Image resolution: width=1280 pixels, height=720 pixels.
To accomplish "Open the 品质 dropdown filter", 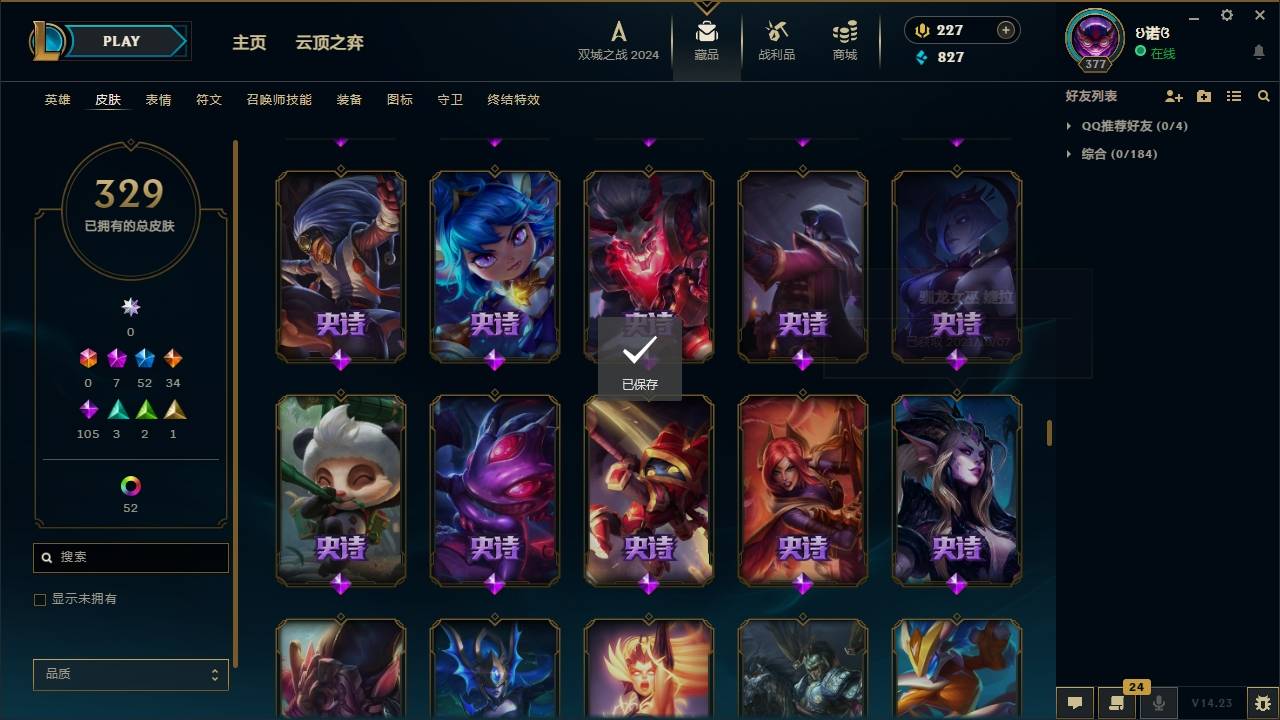I will click(130, 674).
